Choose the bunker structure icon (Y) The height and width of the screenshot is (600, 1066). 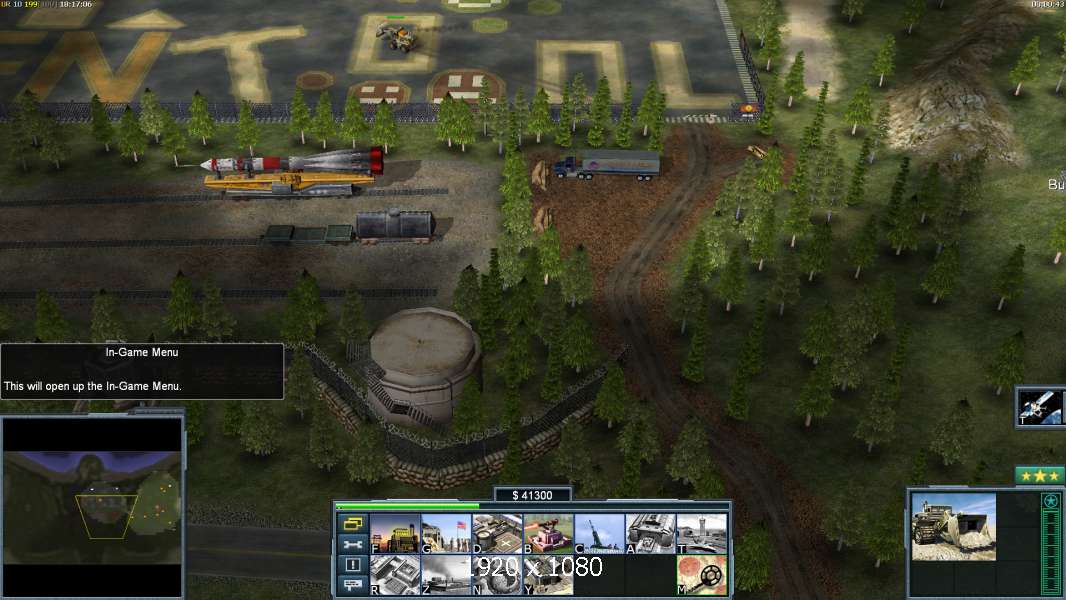pyautogui.click(x=548, y=575)
